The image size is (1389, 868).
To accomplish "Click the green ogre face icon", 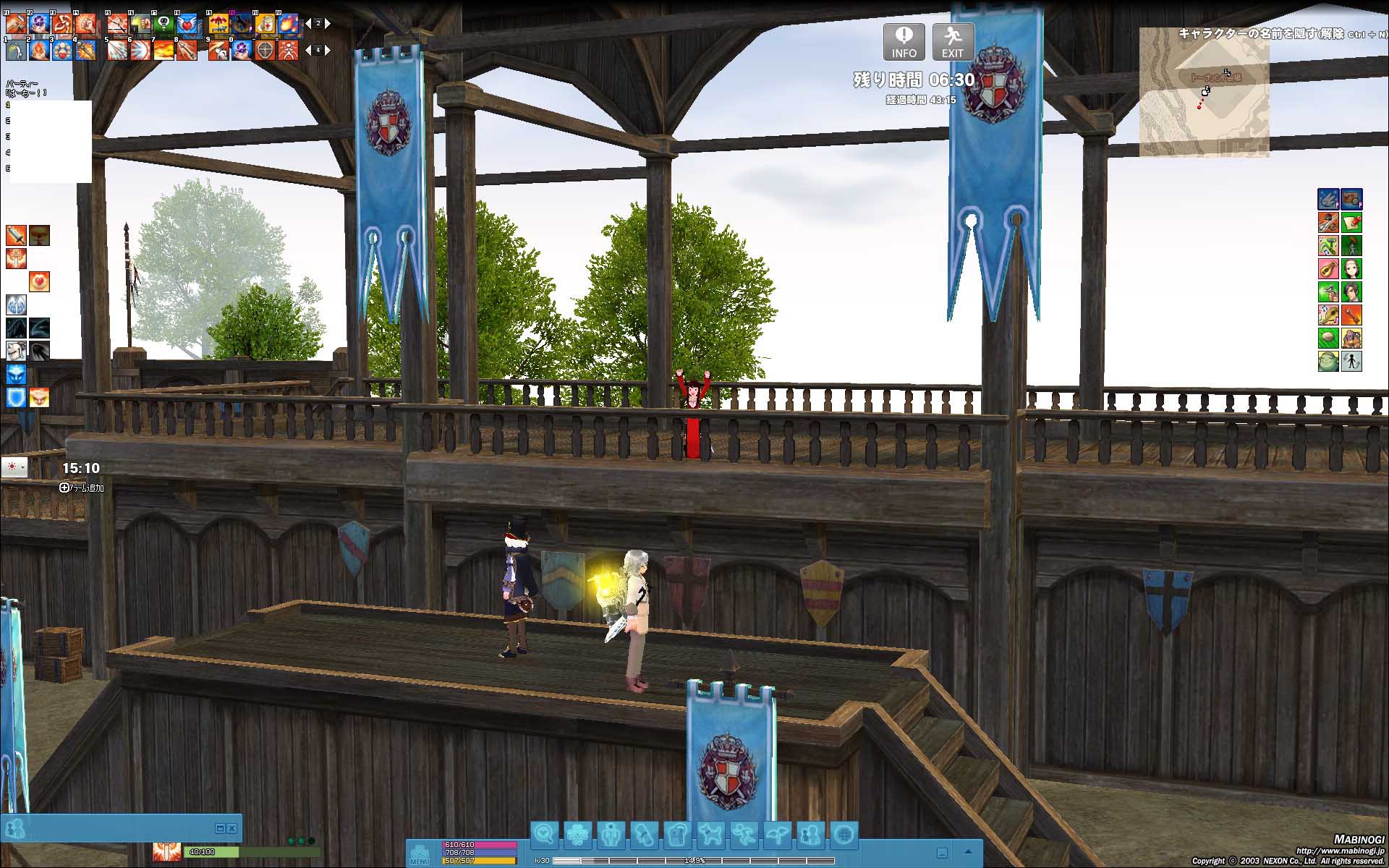I will tap(1328, 360).
